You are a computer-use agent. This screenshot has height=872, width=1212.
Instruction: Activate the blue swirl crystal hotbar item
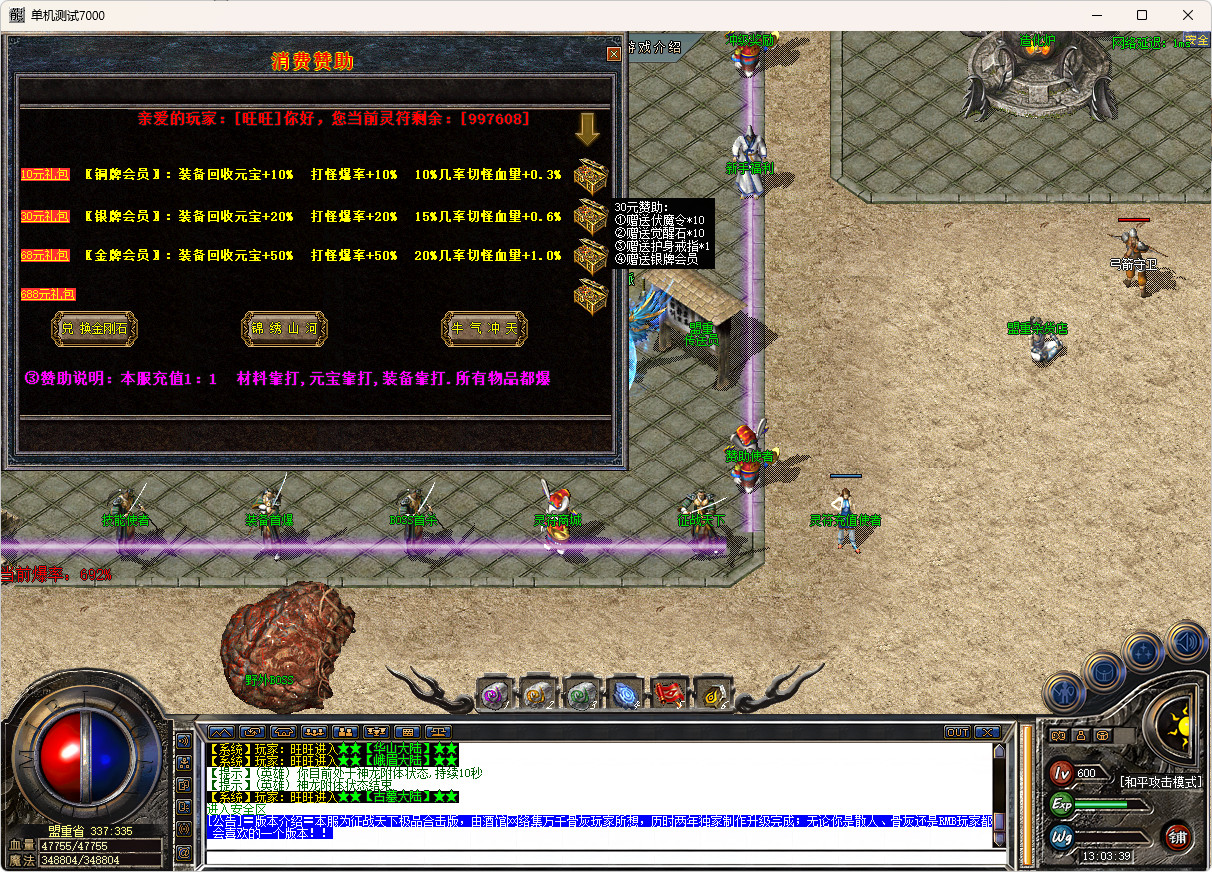(x=626, y=693)
